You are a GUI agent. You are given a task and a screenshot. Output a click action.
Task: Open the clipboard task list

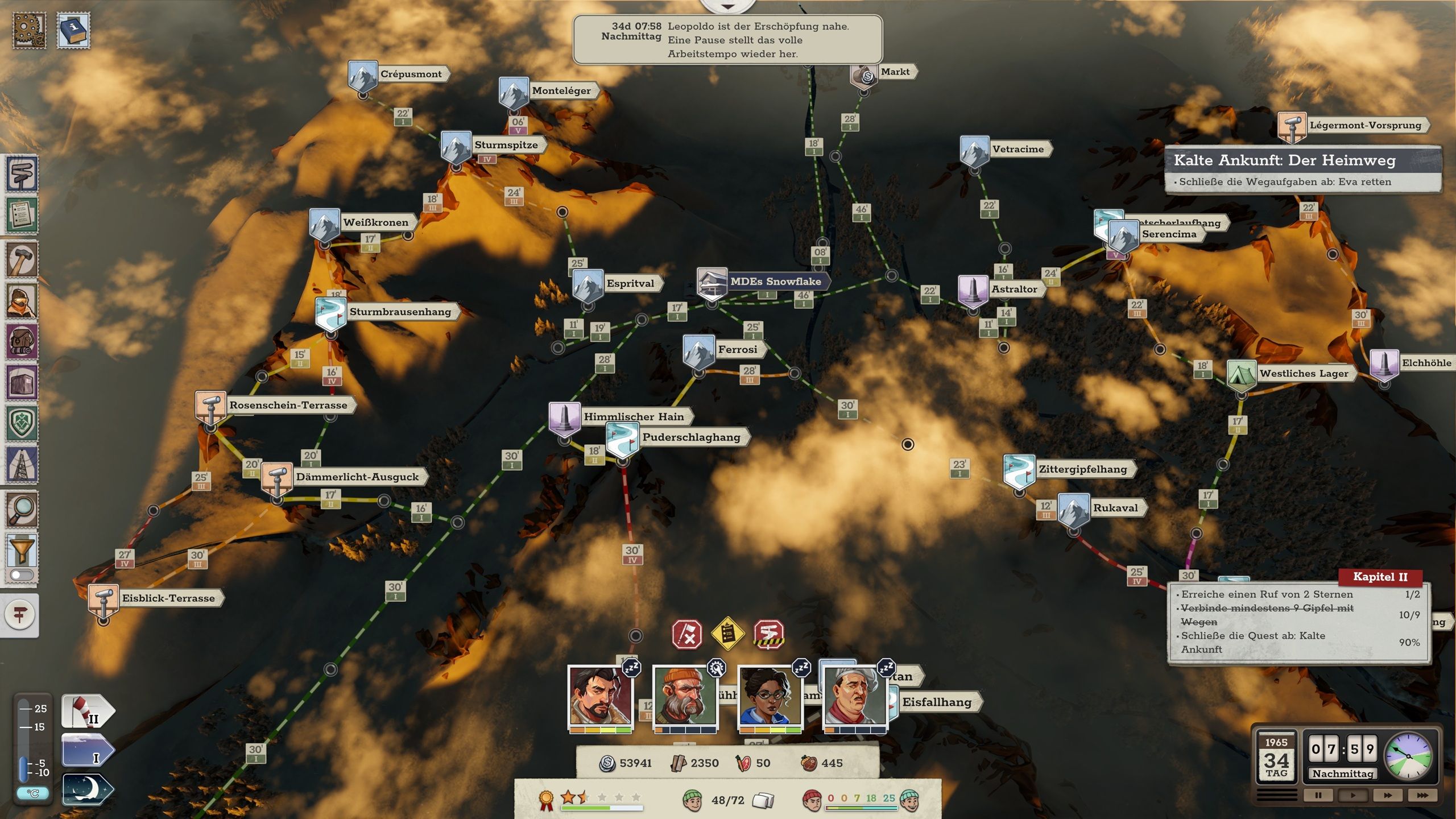click(22, 216)
